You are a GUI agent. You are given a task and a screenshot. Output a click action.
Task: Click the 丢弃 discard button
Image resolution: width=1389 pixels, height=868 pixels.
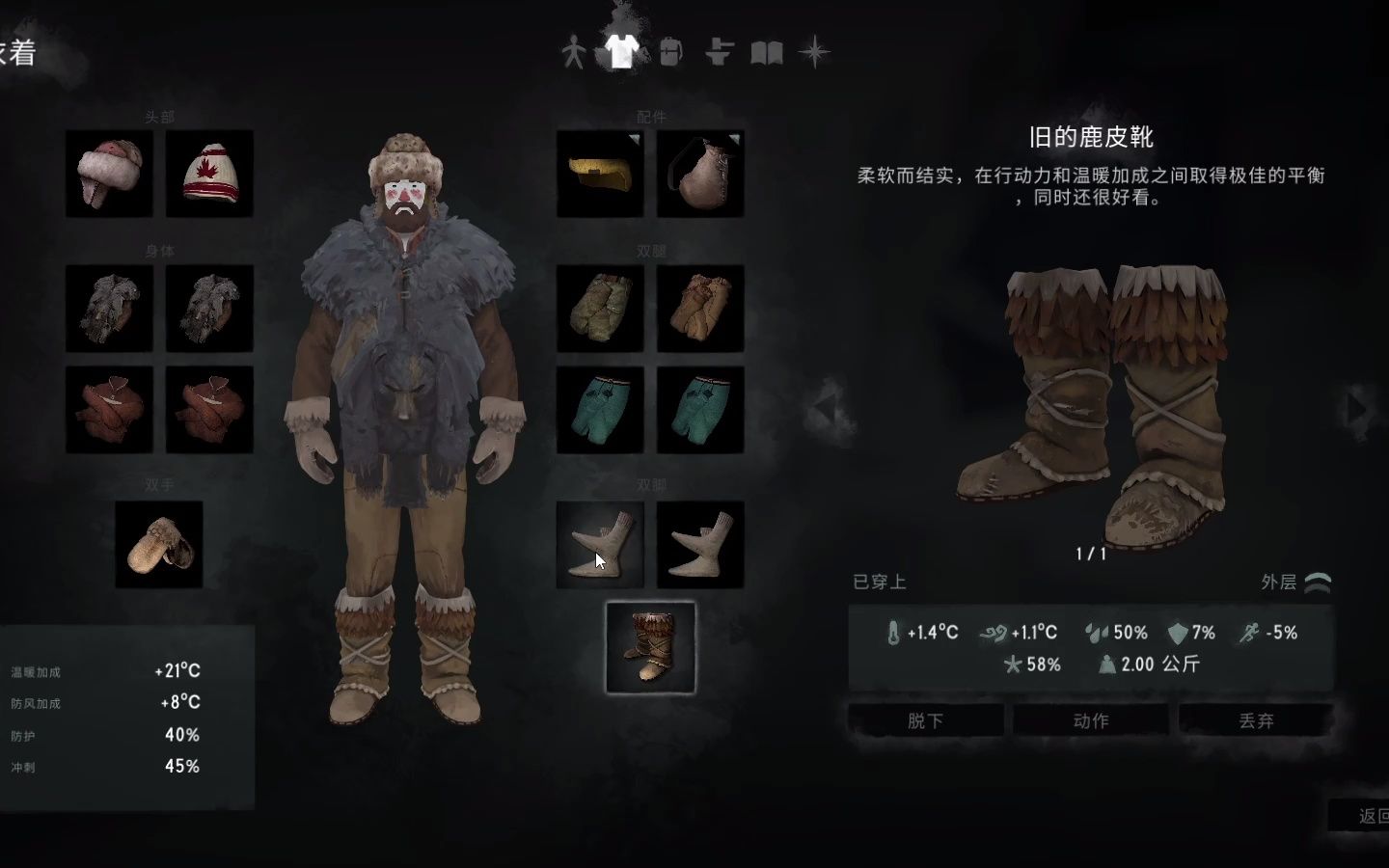point(1256,719)
